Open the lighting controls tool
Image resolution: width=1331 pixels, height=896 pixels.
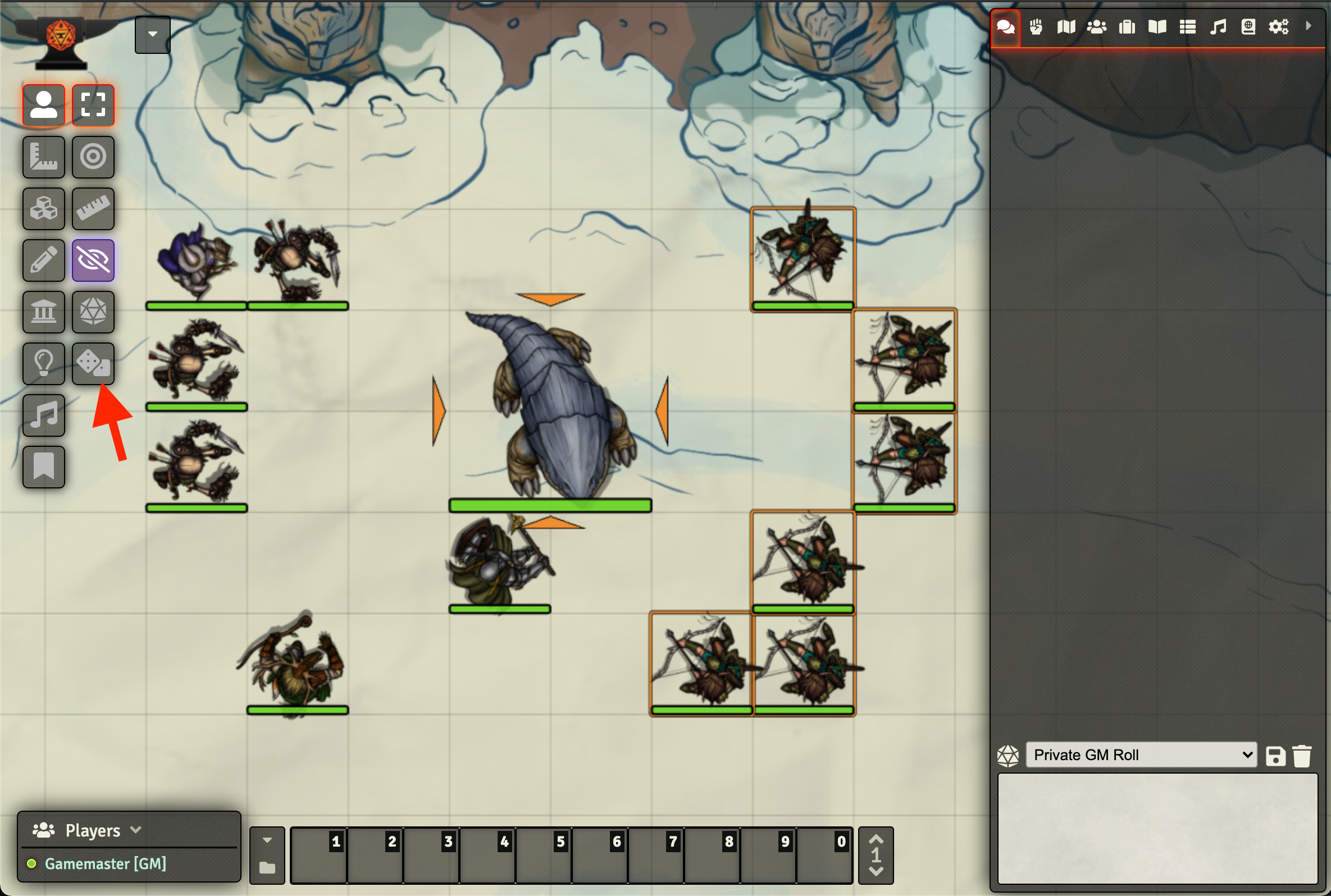tap(43, 363)
